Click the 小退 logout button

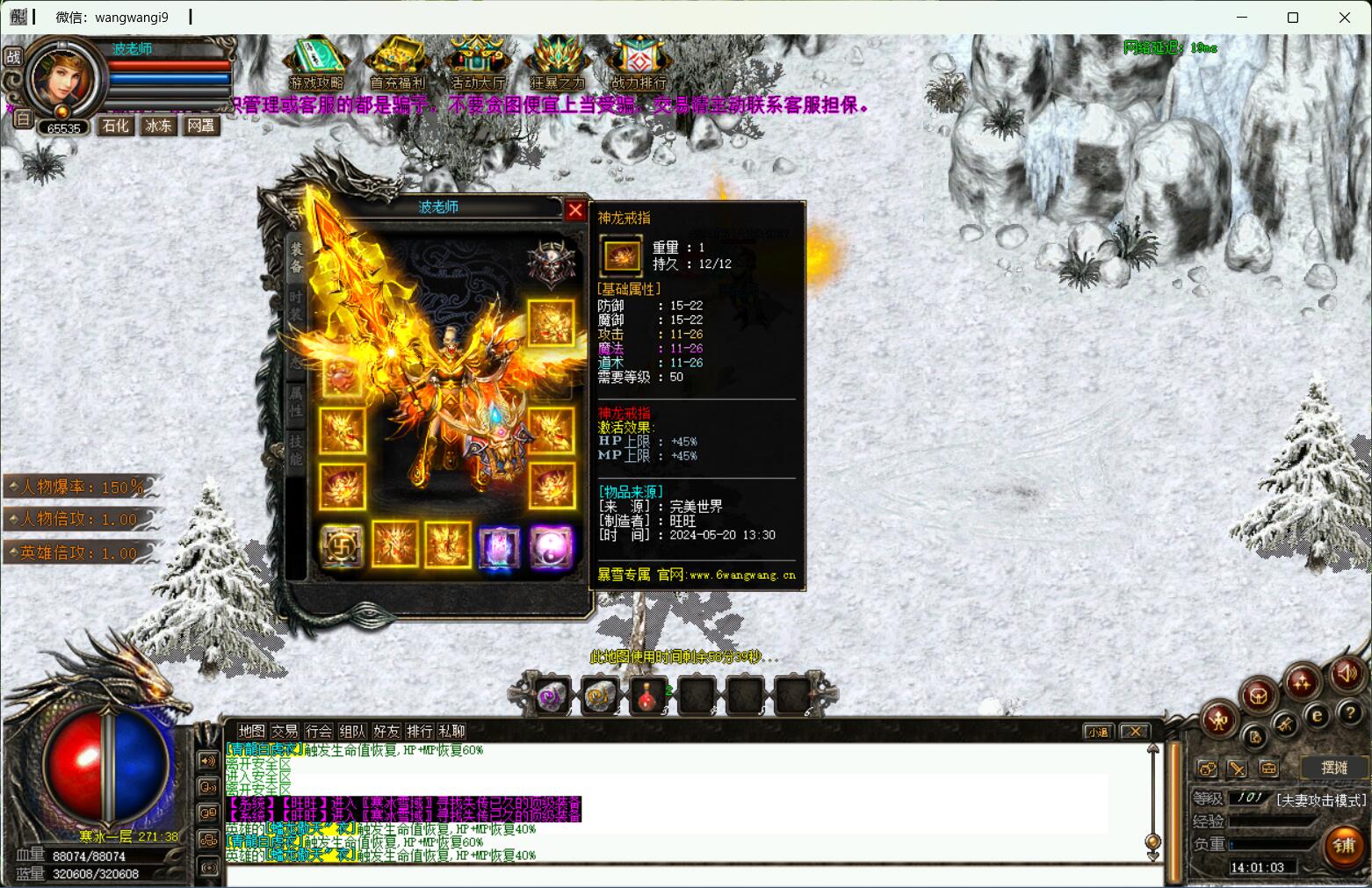tap(1098, 732)
